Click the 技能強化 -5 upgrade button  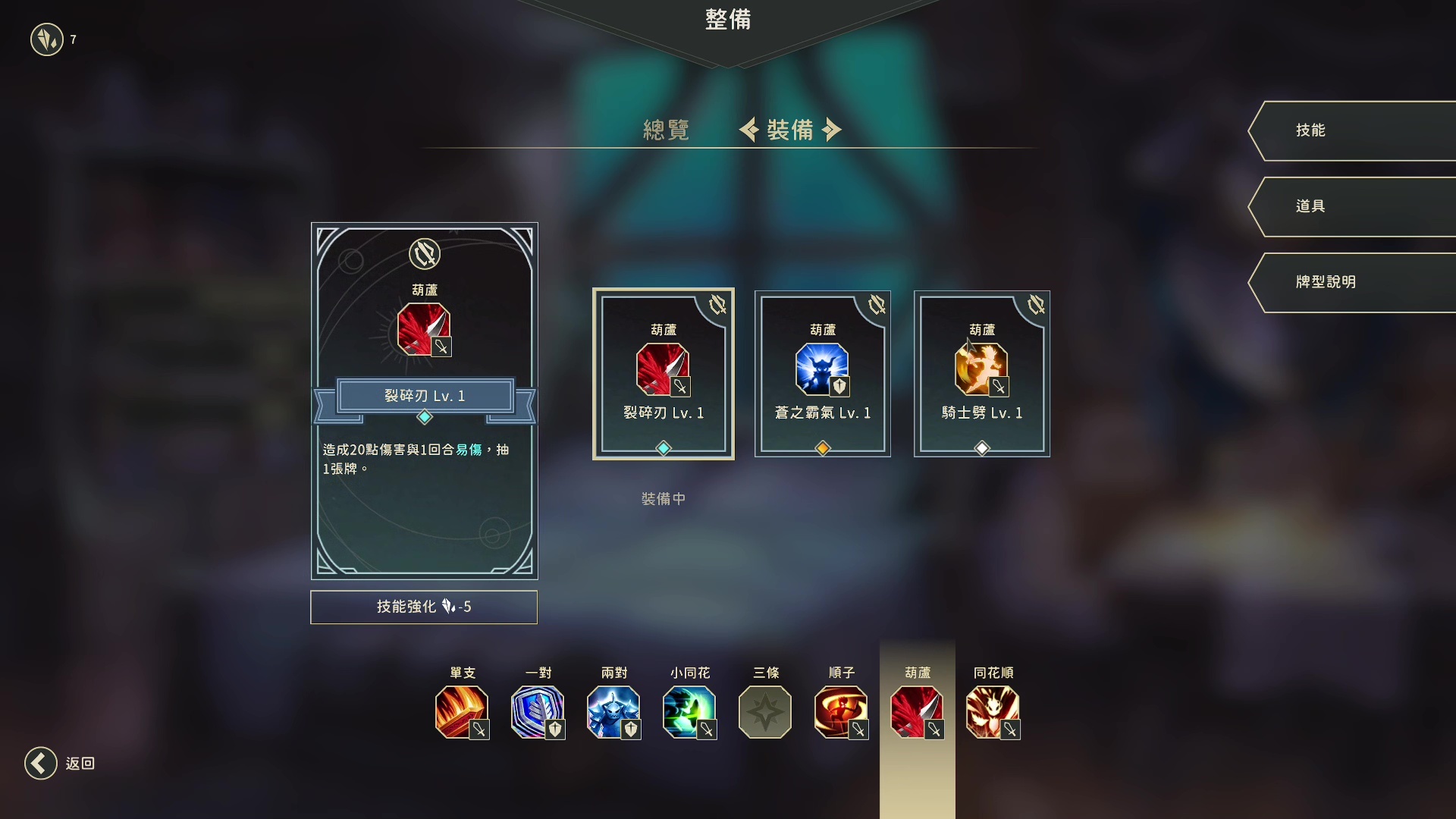[x=424, y=607]
